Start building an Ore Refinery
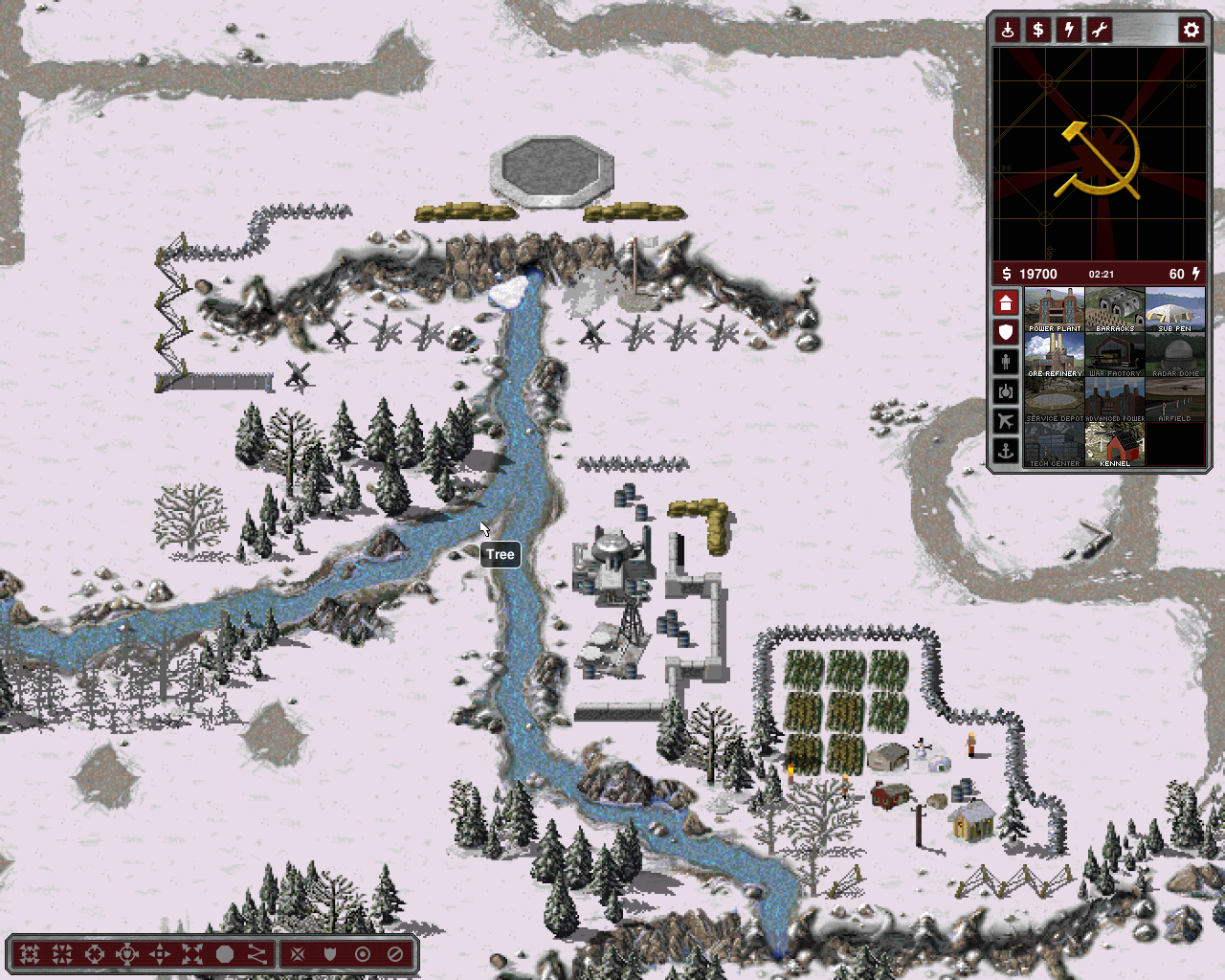The height and width of the screenshot is (980, 1225). pos(1055,355)
